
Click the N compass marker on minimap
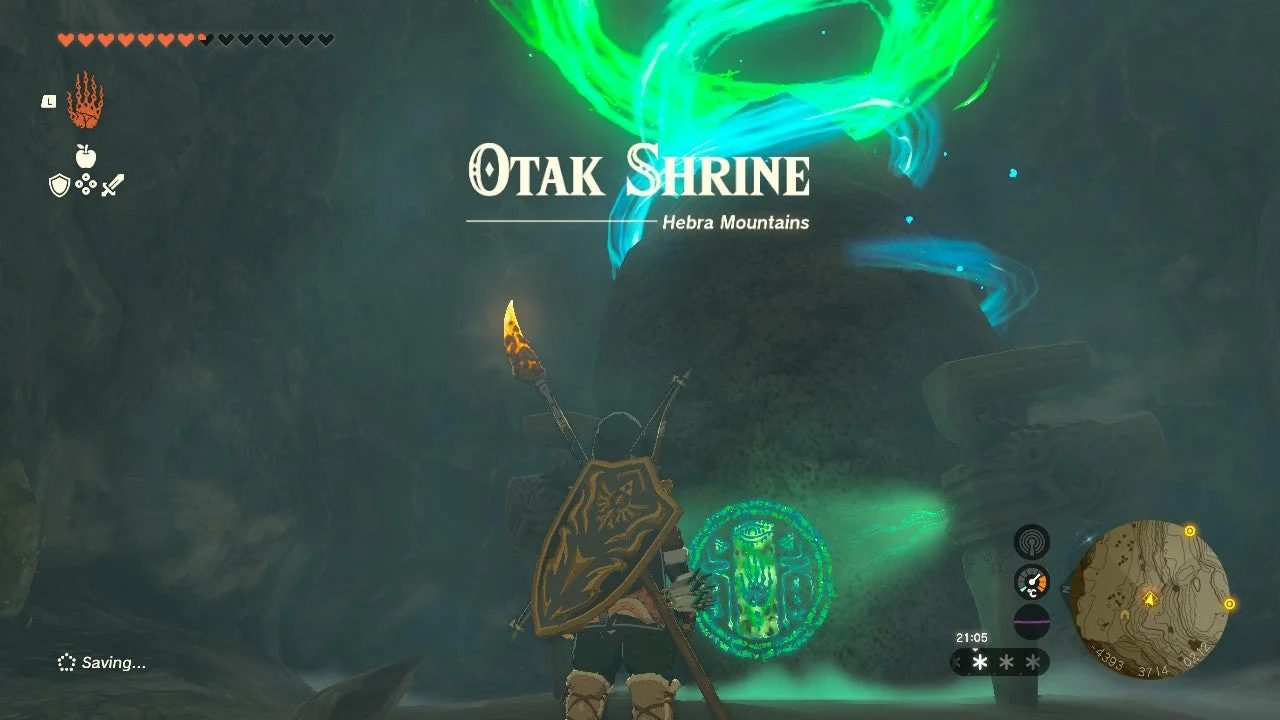pos(1066,588)
